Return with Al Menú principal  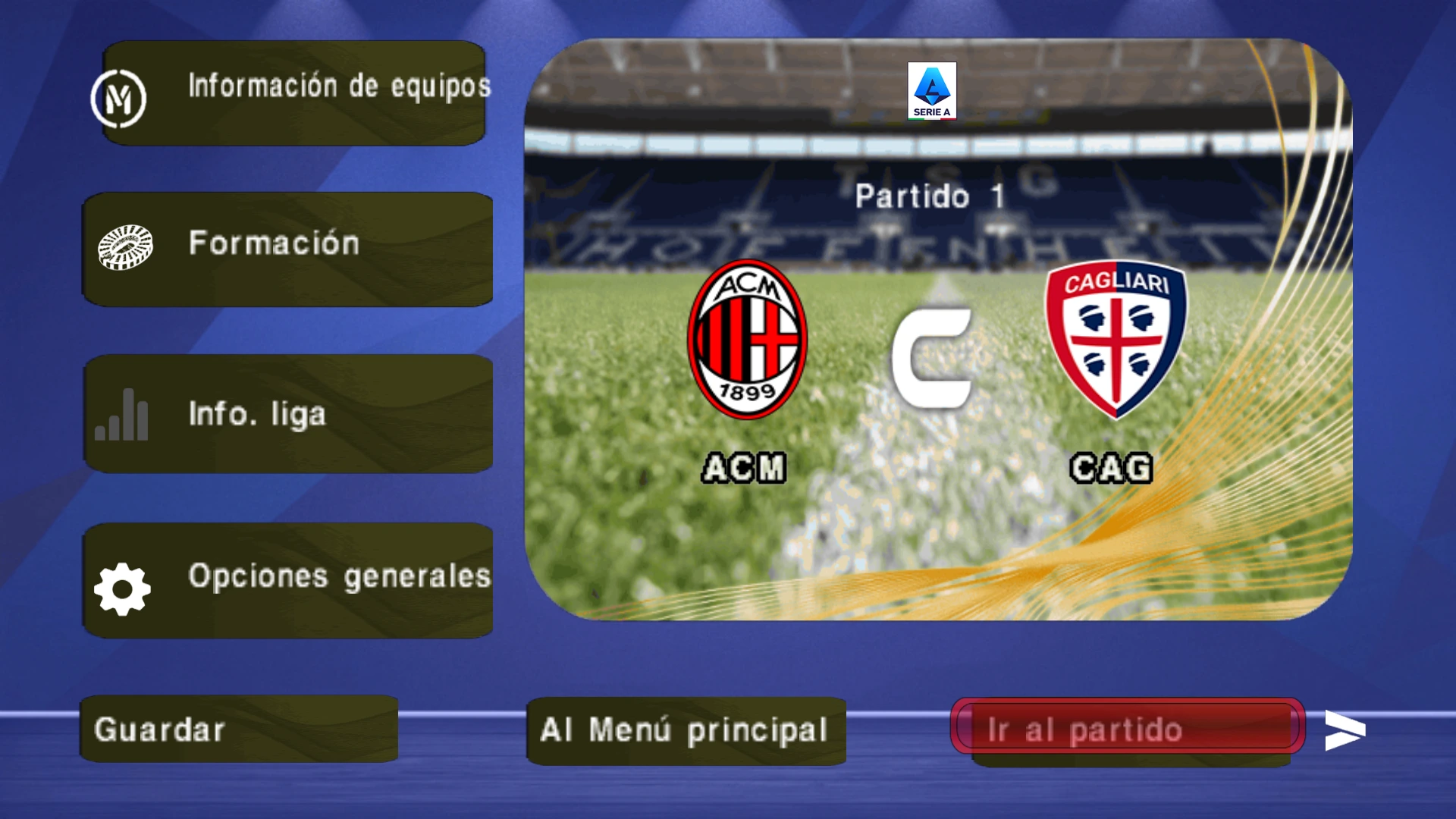click(686, 730)
